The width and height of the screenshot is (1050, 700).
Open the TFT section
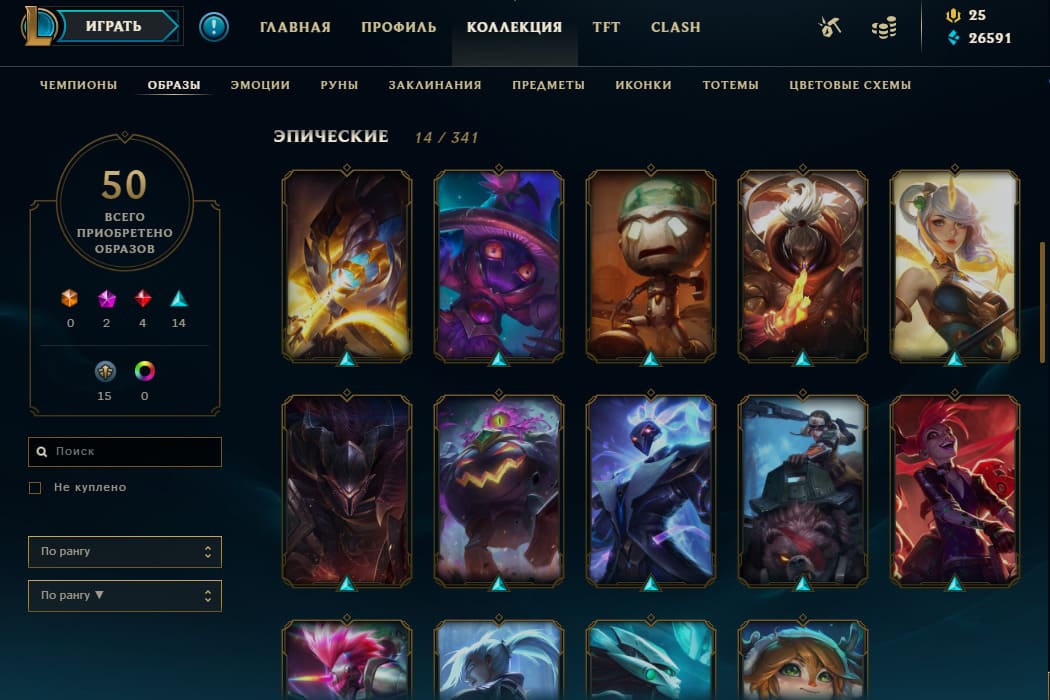pos(606,27)
